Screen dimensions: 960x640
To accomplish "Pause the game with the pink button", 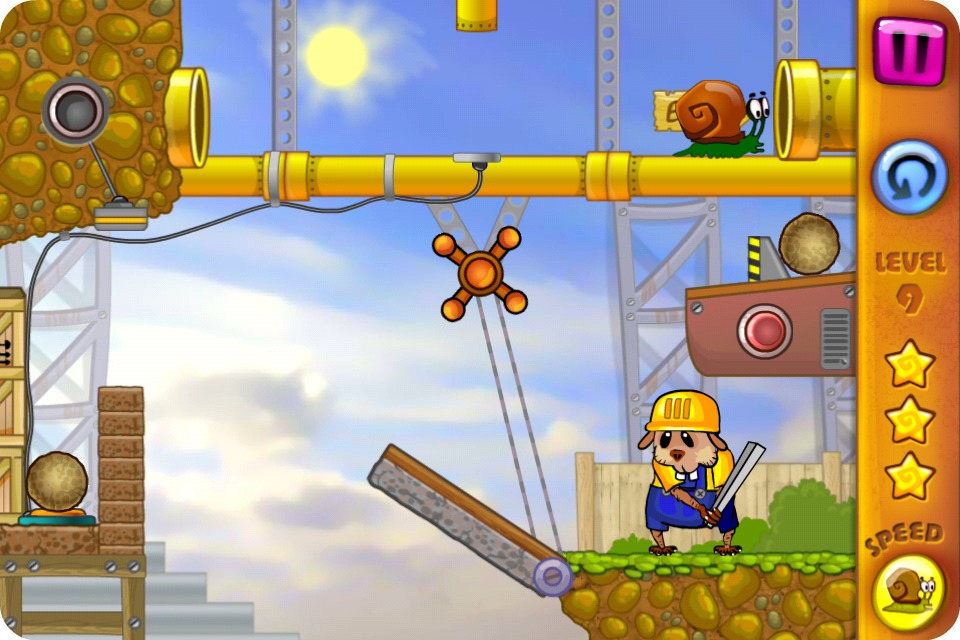I will click(x=909, y=50).
